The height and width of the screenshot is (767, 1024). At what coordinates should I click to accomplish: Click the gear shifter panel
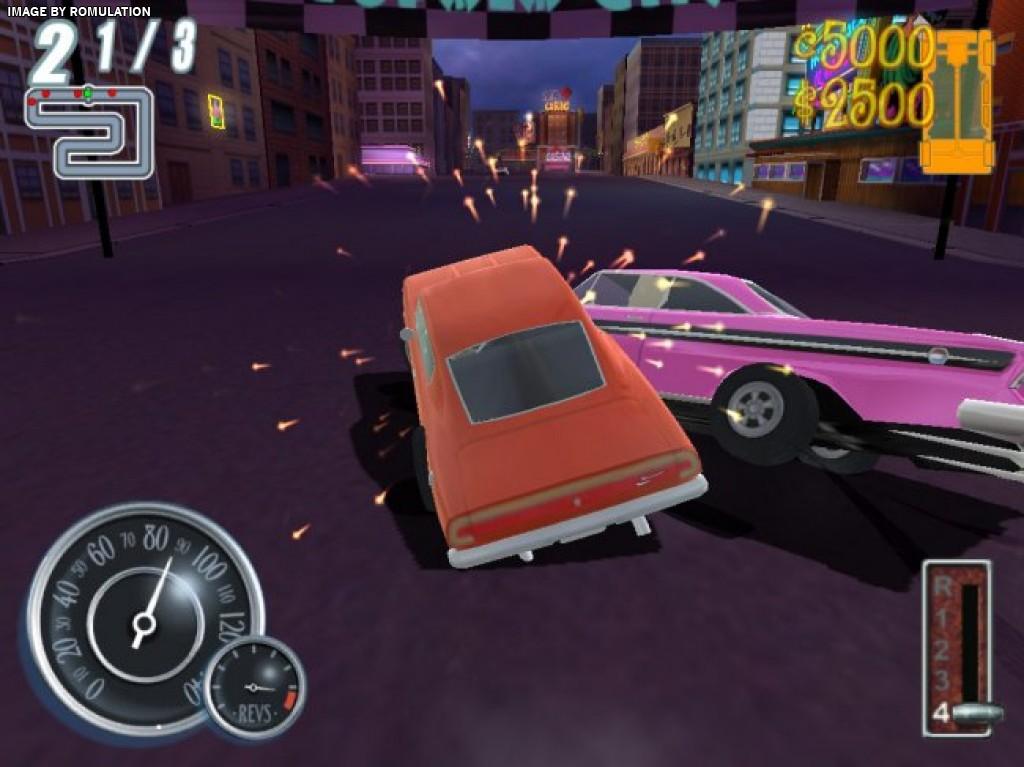tap(958, 648)
